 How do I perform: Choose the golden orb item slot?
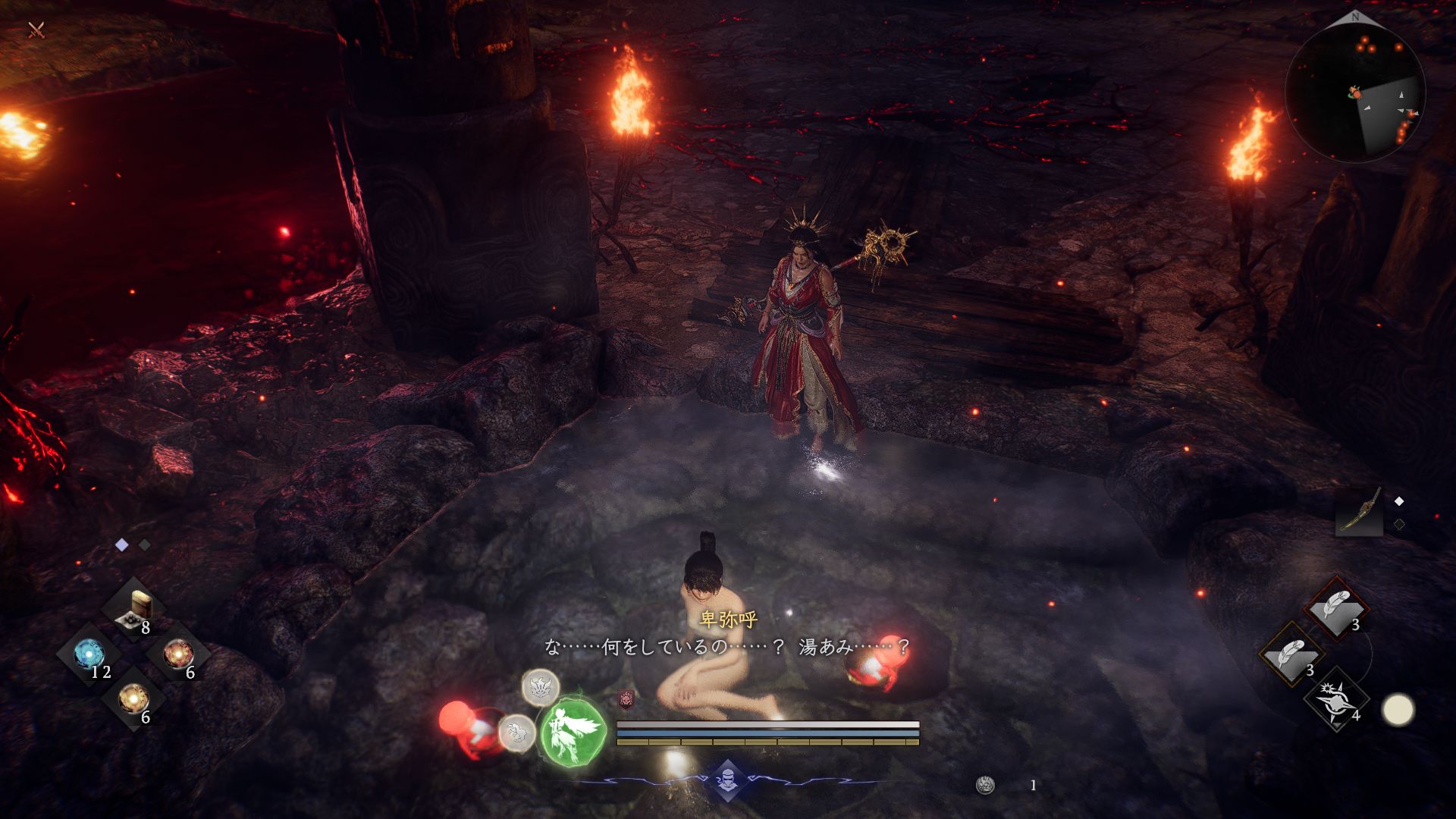tap(133, 698)
